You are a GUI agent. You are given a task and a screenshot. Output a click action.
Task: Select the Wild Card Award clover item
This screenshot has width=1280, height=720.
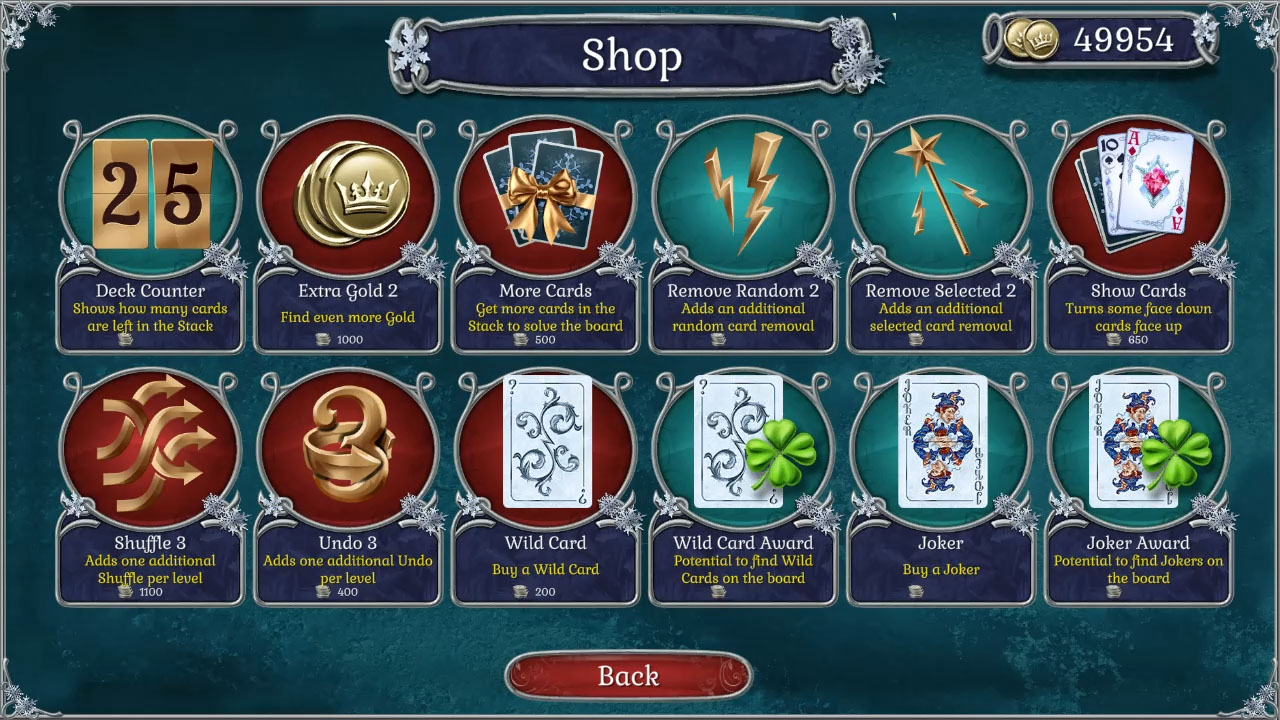(741, 445)
